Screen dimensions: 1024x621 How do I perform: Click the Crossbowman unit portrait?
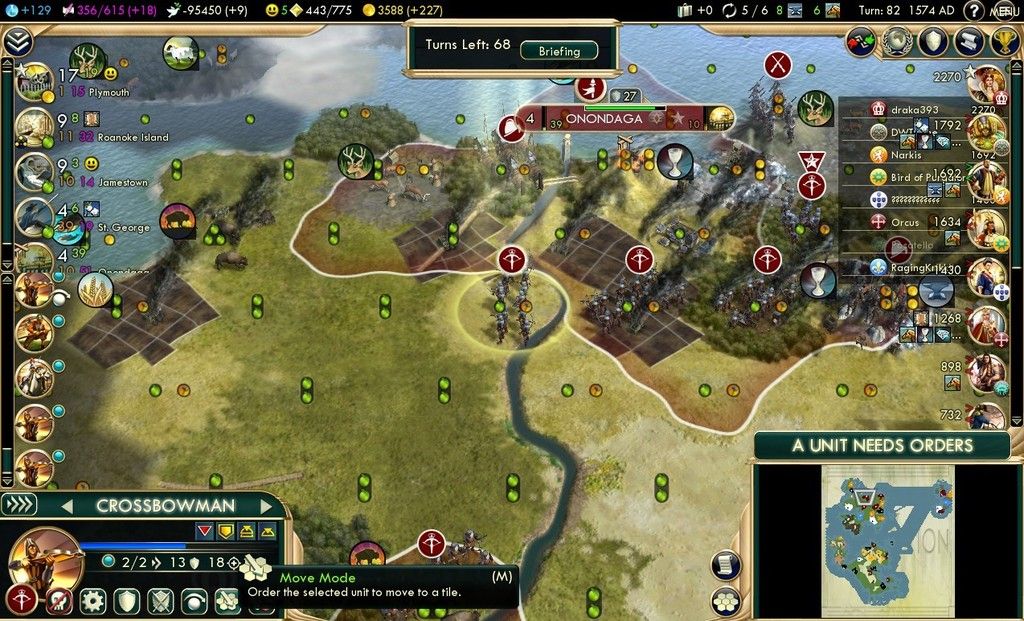click(45, 556)
